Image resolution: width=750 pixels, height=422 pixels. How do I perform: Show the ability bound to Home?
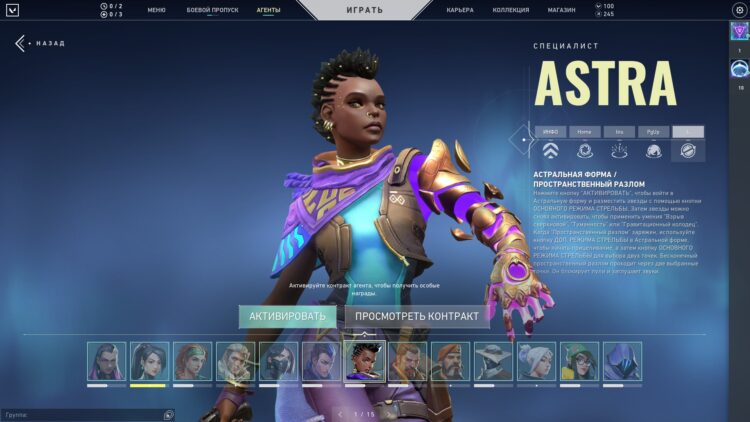tap(584, 132)
